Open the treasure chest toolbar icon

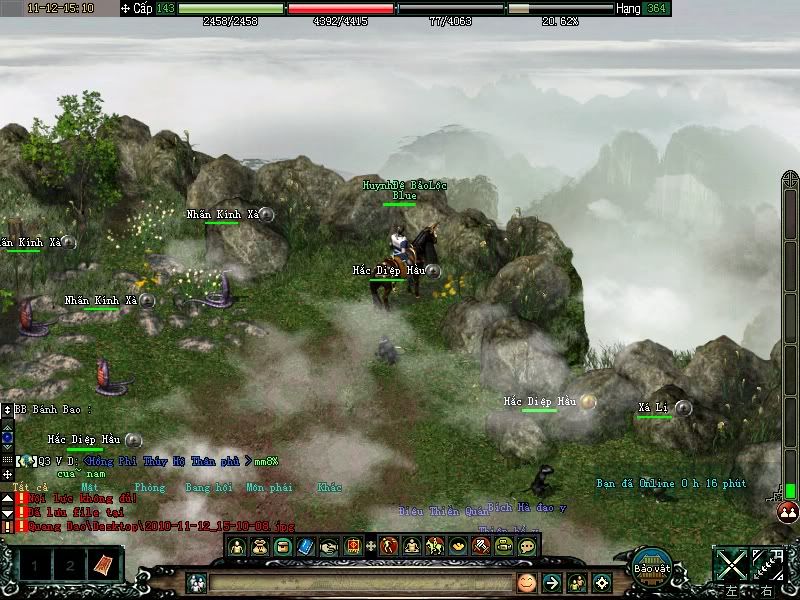pyautogui.click(x=283, y=546)
